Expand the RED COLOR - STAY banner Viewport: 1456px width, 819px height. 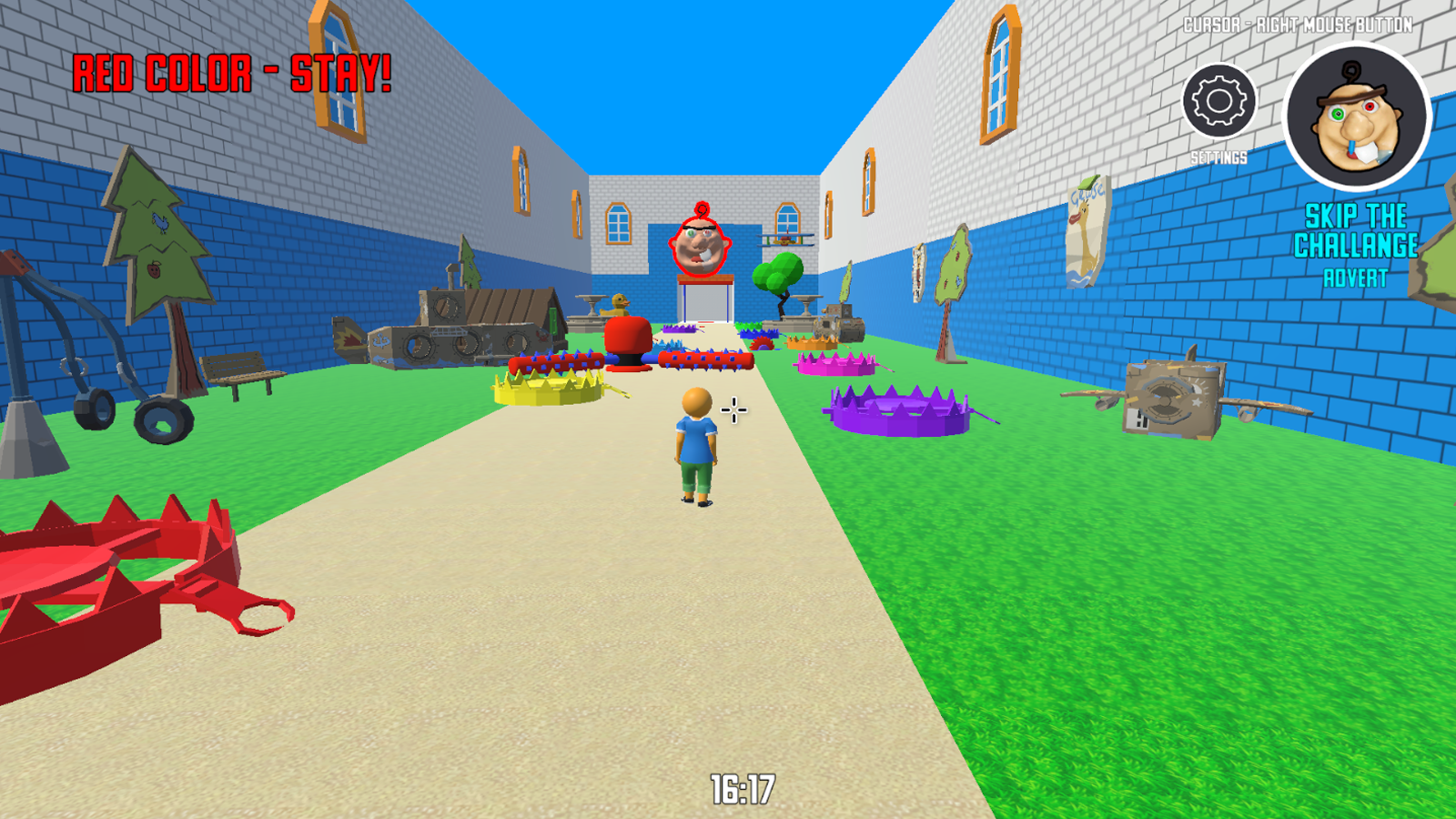[232, 71]
